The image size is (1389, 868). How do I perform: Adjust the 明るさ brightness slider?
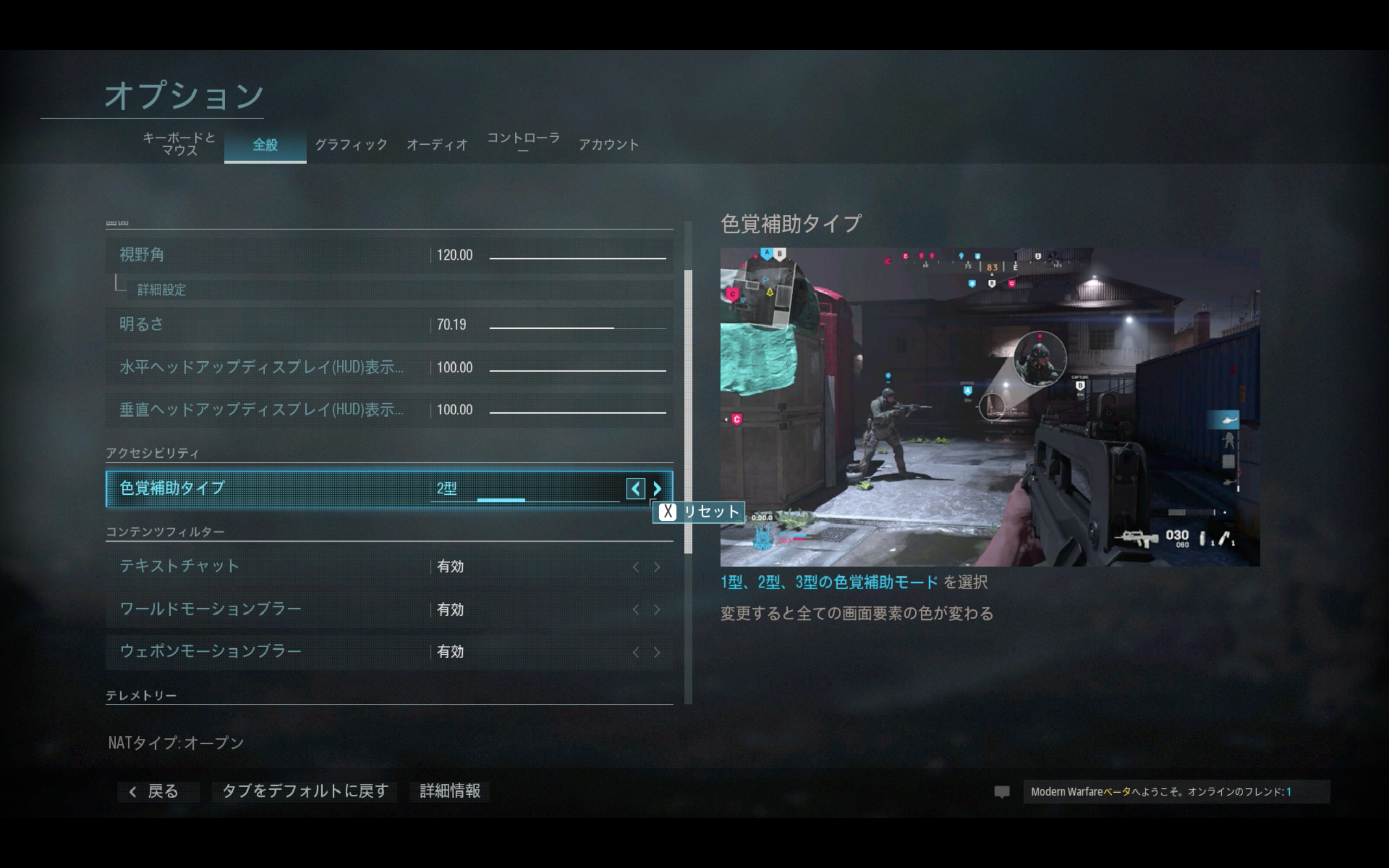tap(577, 328)
